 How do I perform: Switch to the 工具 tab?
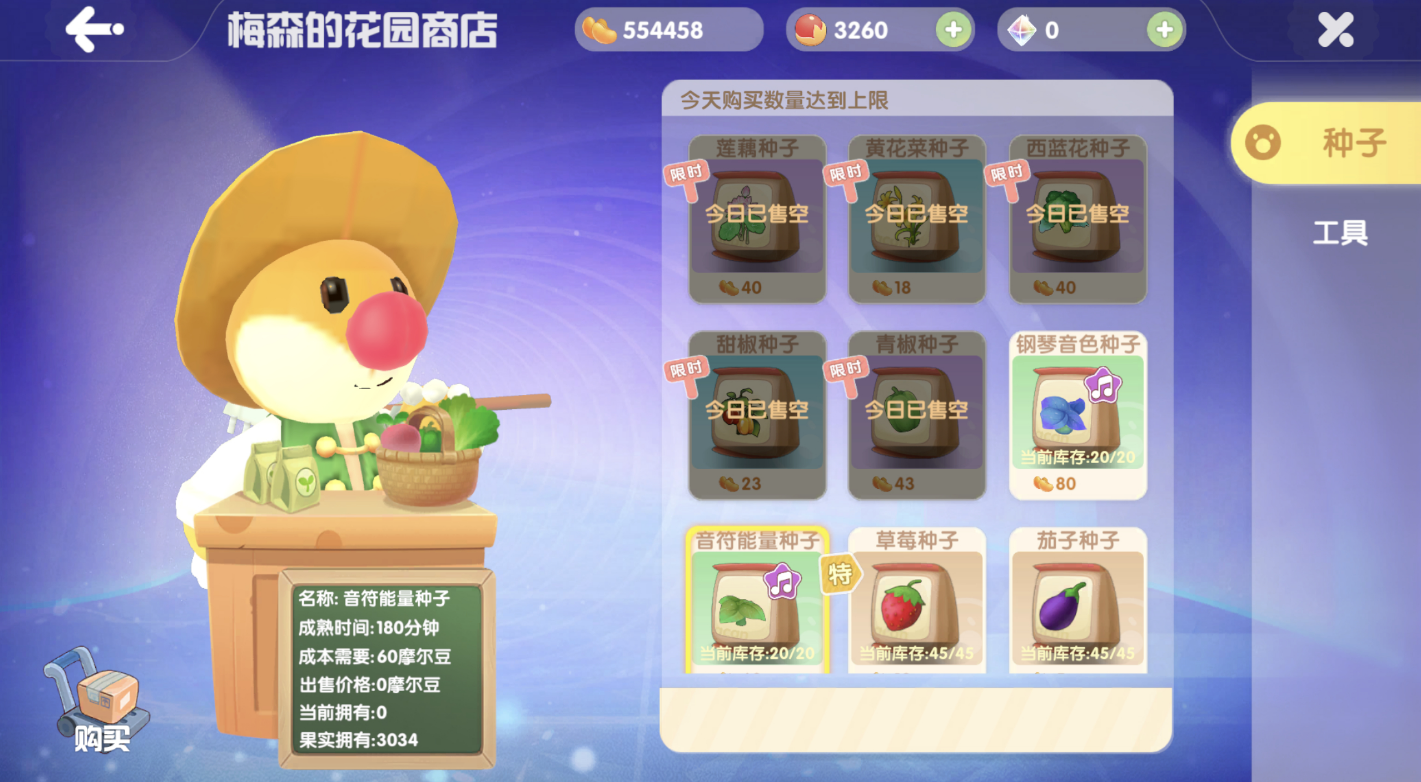pyautogui.click(x=1340, y=232)
